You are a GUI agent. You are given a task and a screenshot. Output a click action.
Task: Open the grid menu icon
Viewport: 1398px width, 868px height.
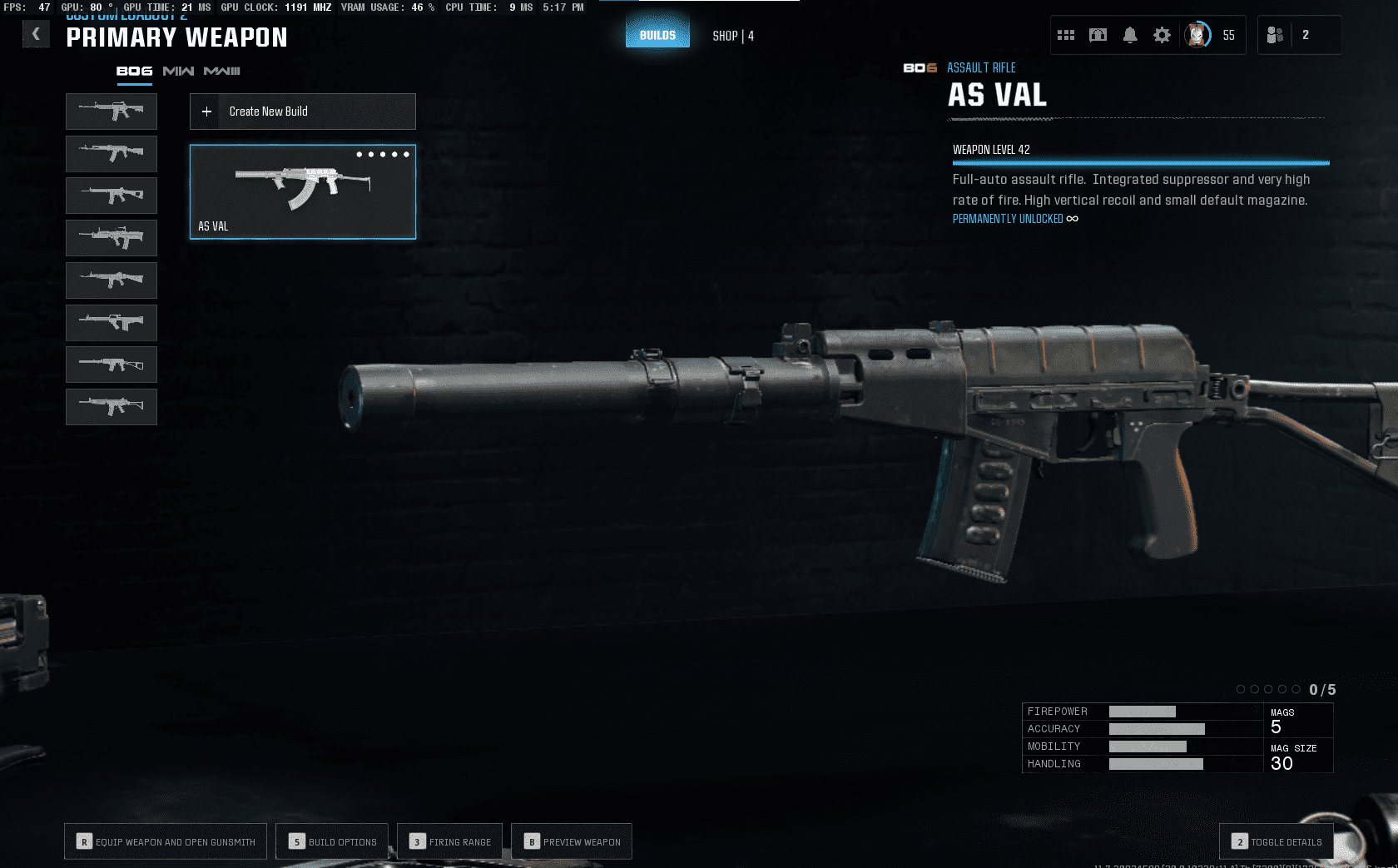1066,35
